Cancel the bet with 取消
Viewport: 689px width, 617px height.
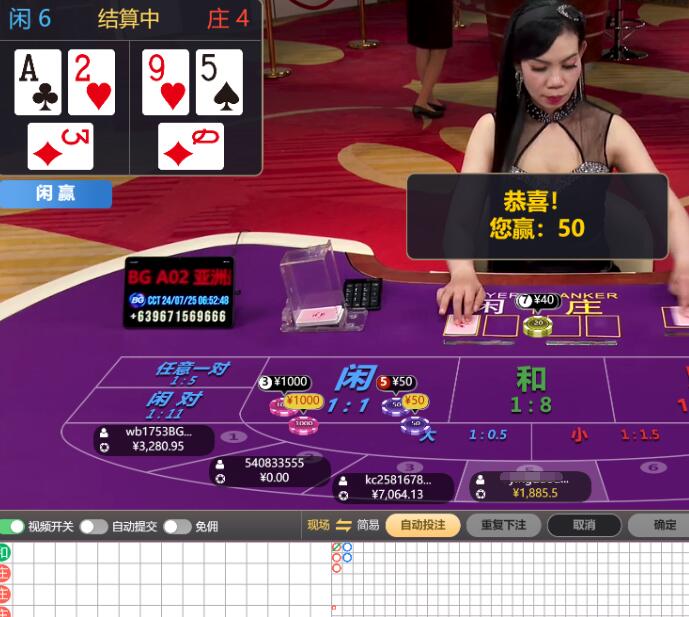[584, 525]
